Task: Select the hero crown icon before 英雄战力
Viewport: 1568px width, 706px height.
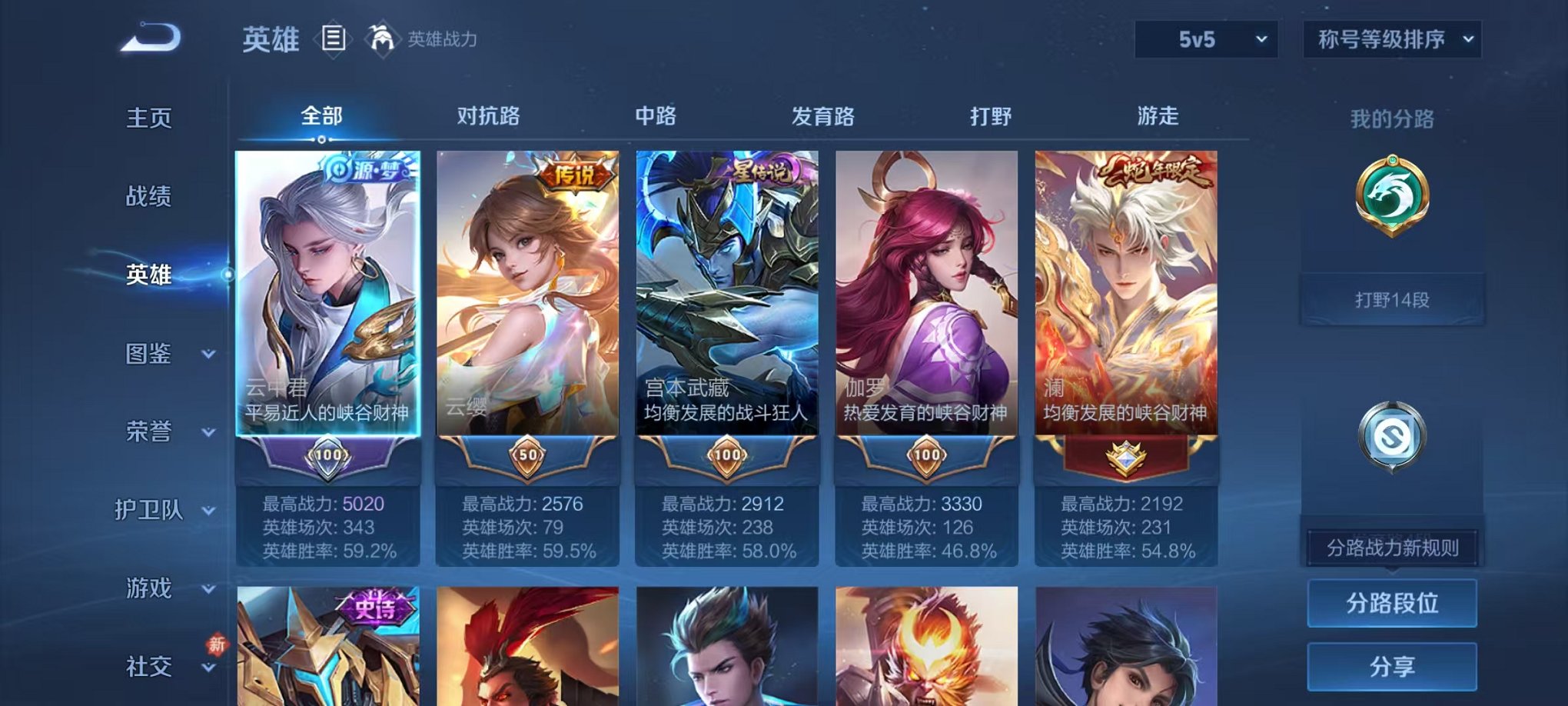Action: 382,37
